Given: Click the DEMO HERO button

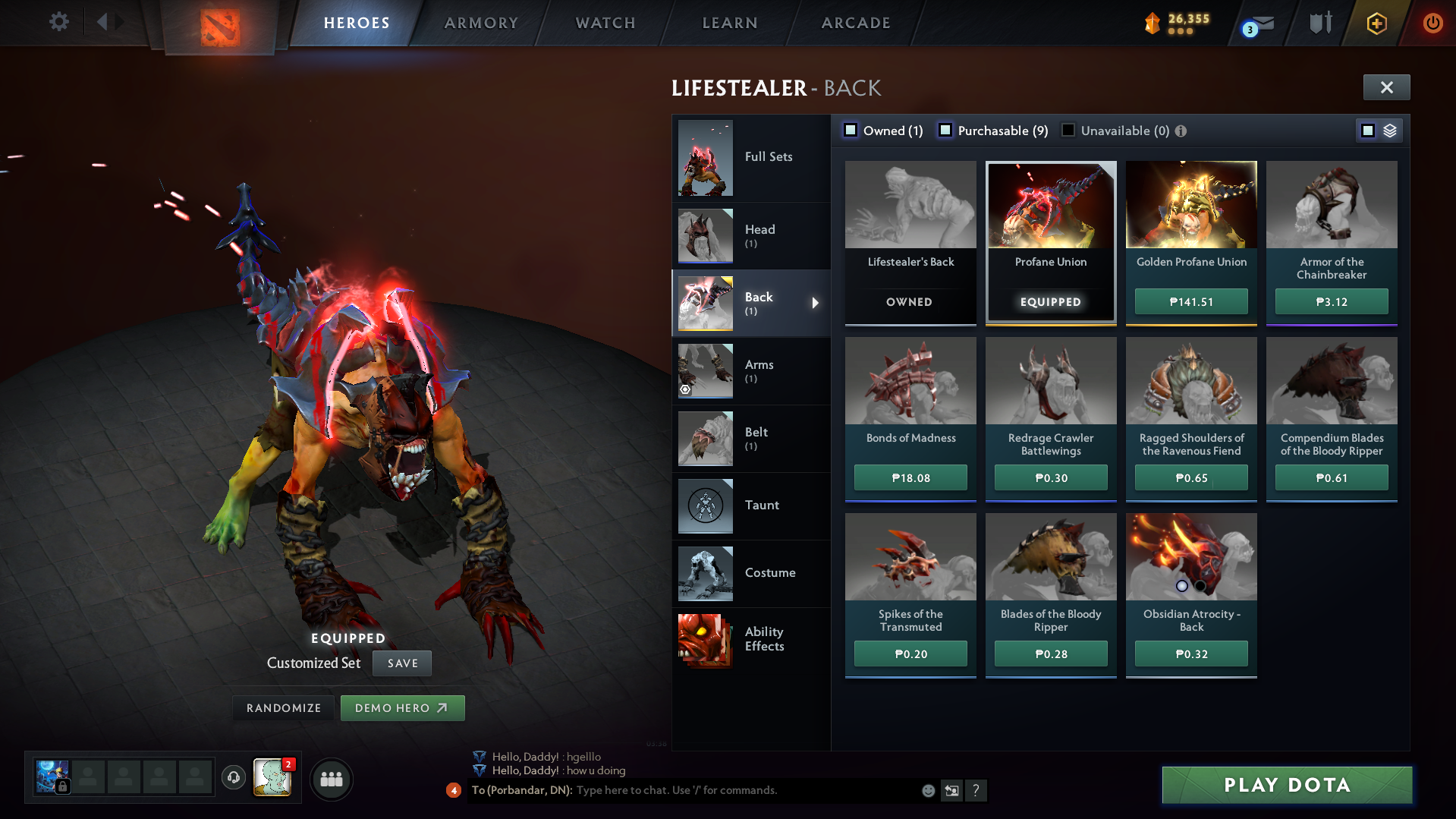Looking at the screenshot, I should point(402,707).
